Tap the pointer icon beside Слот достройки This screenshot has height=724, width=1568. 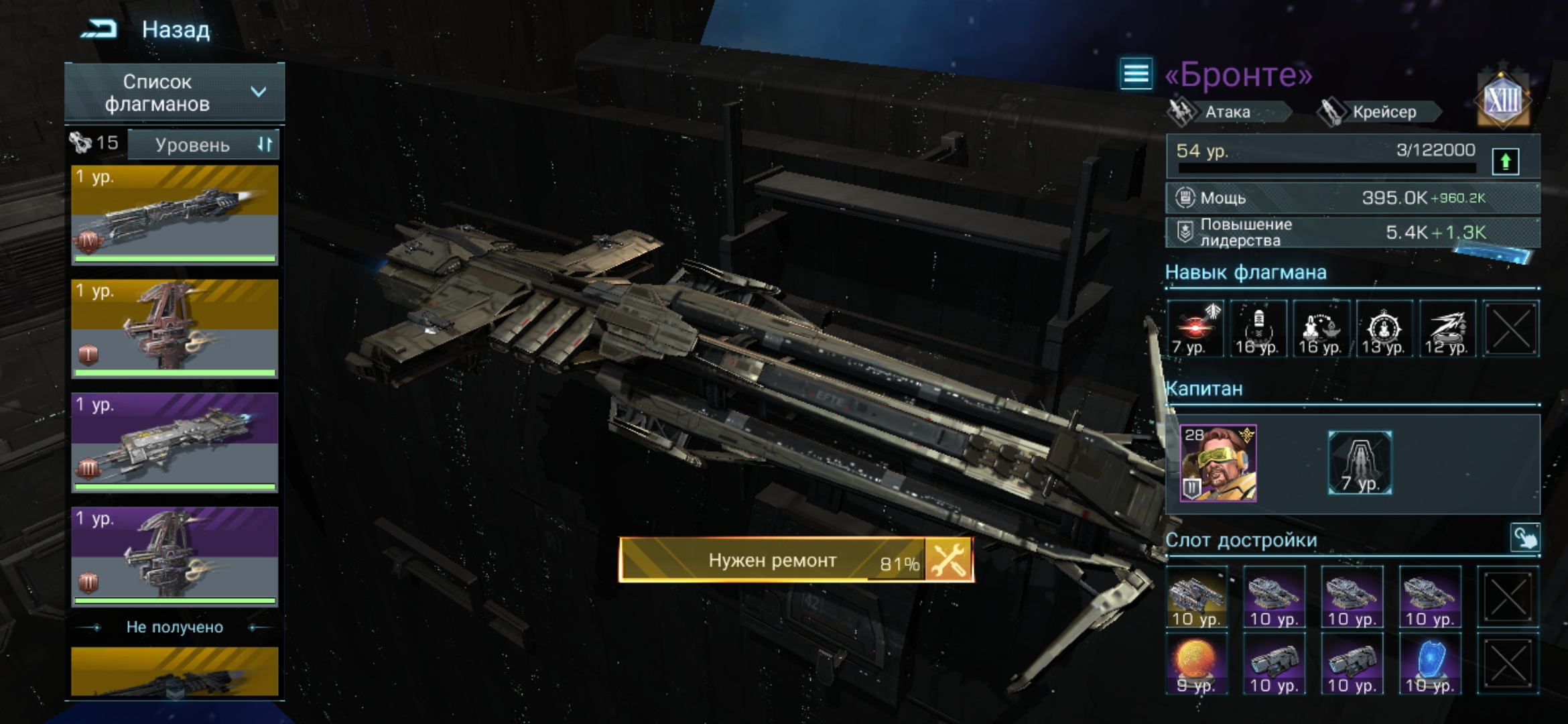[1524, 538]
